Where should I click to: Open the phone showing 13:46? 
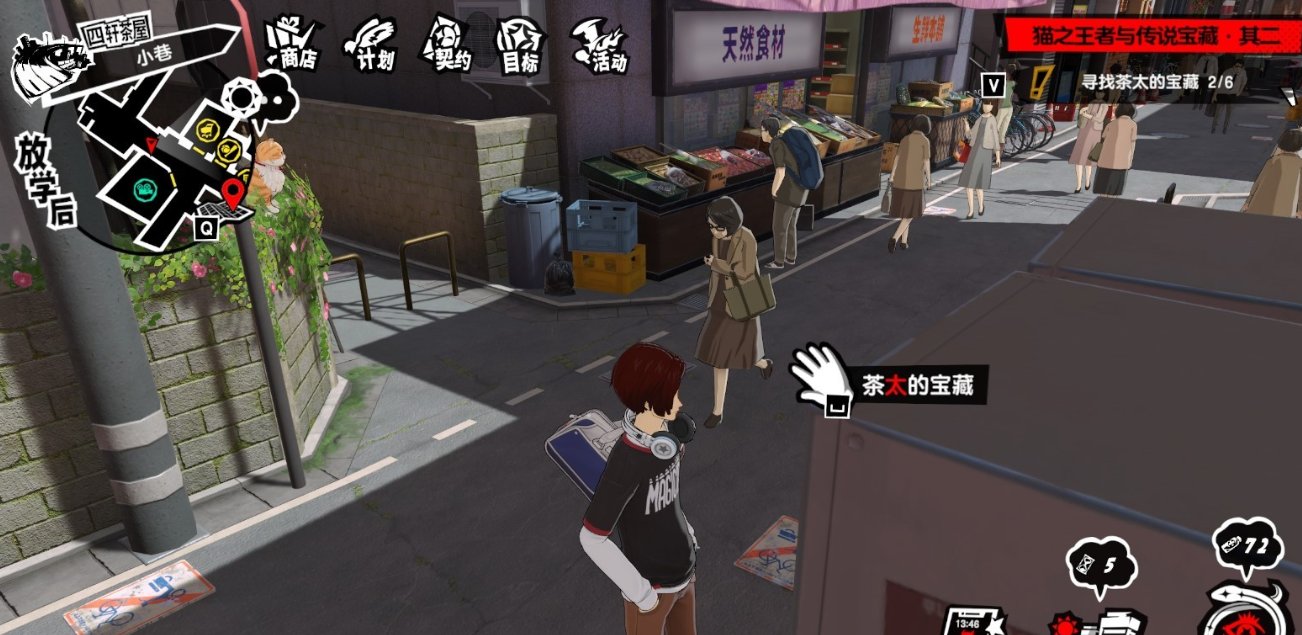pyautogui.click(x=972, y=620)
